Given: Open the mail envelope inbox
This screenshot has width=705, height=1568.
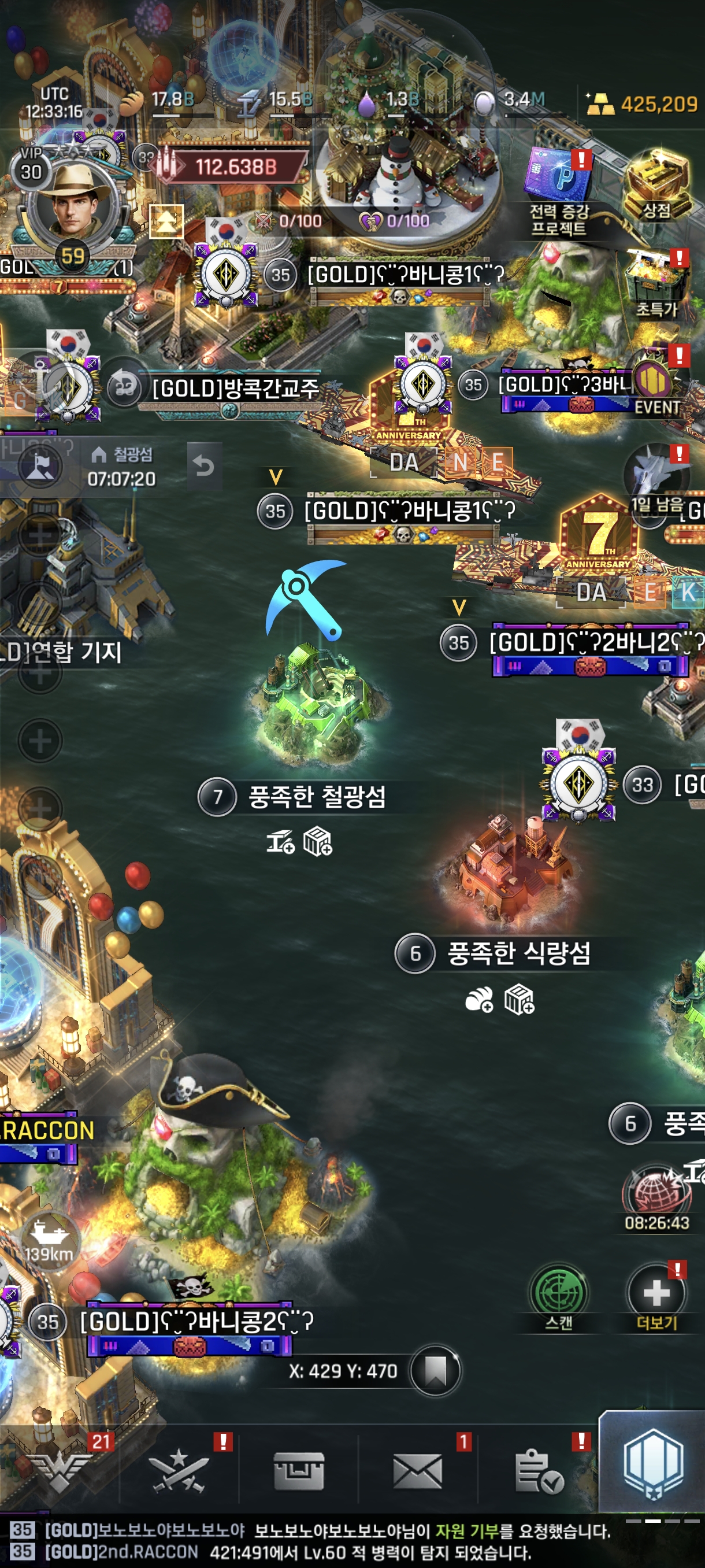Looking at the screenshot, I should 417,1469.
